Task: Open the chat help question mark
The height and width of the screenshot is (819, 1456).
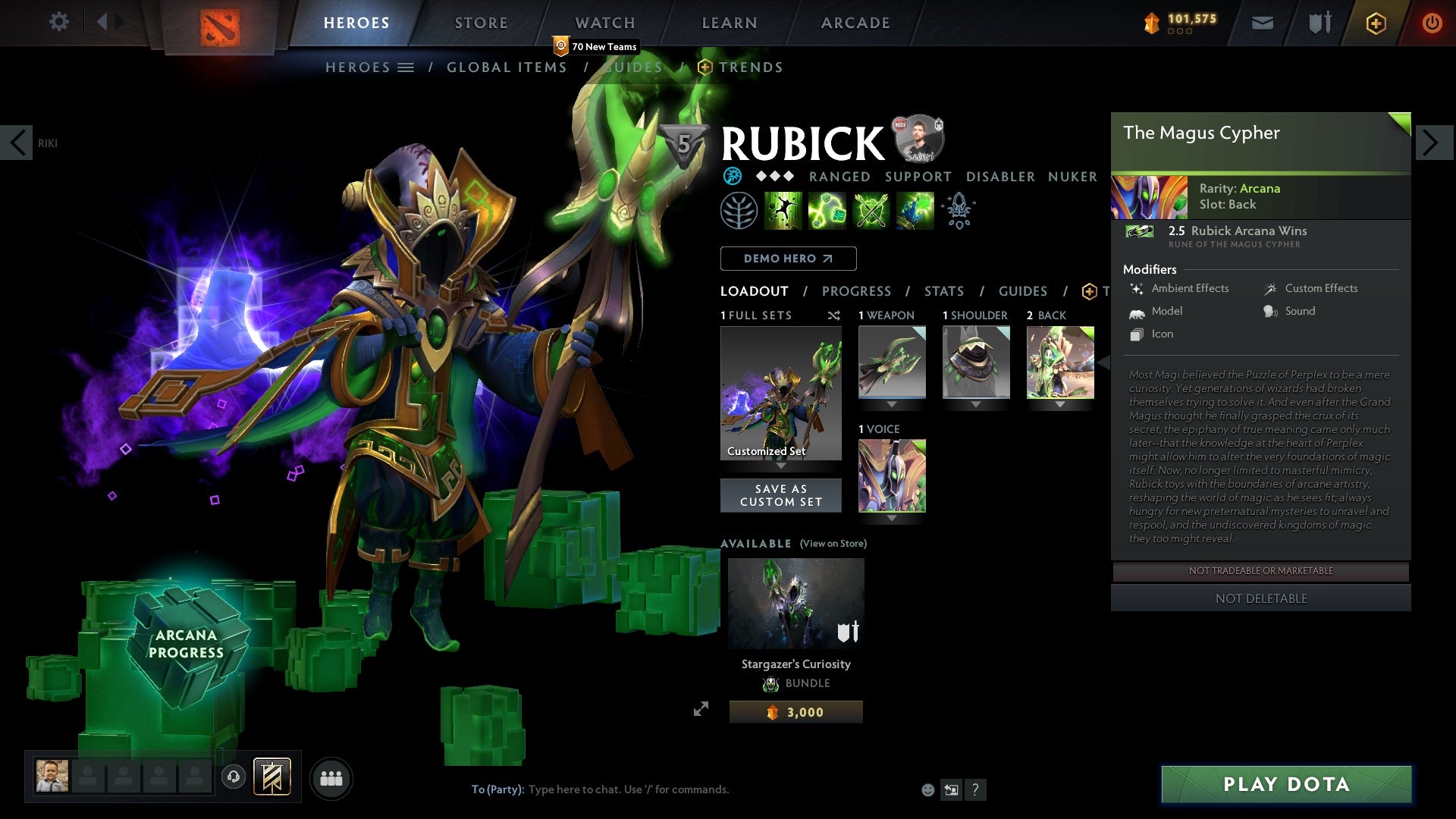Action: click(975, 789)
